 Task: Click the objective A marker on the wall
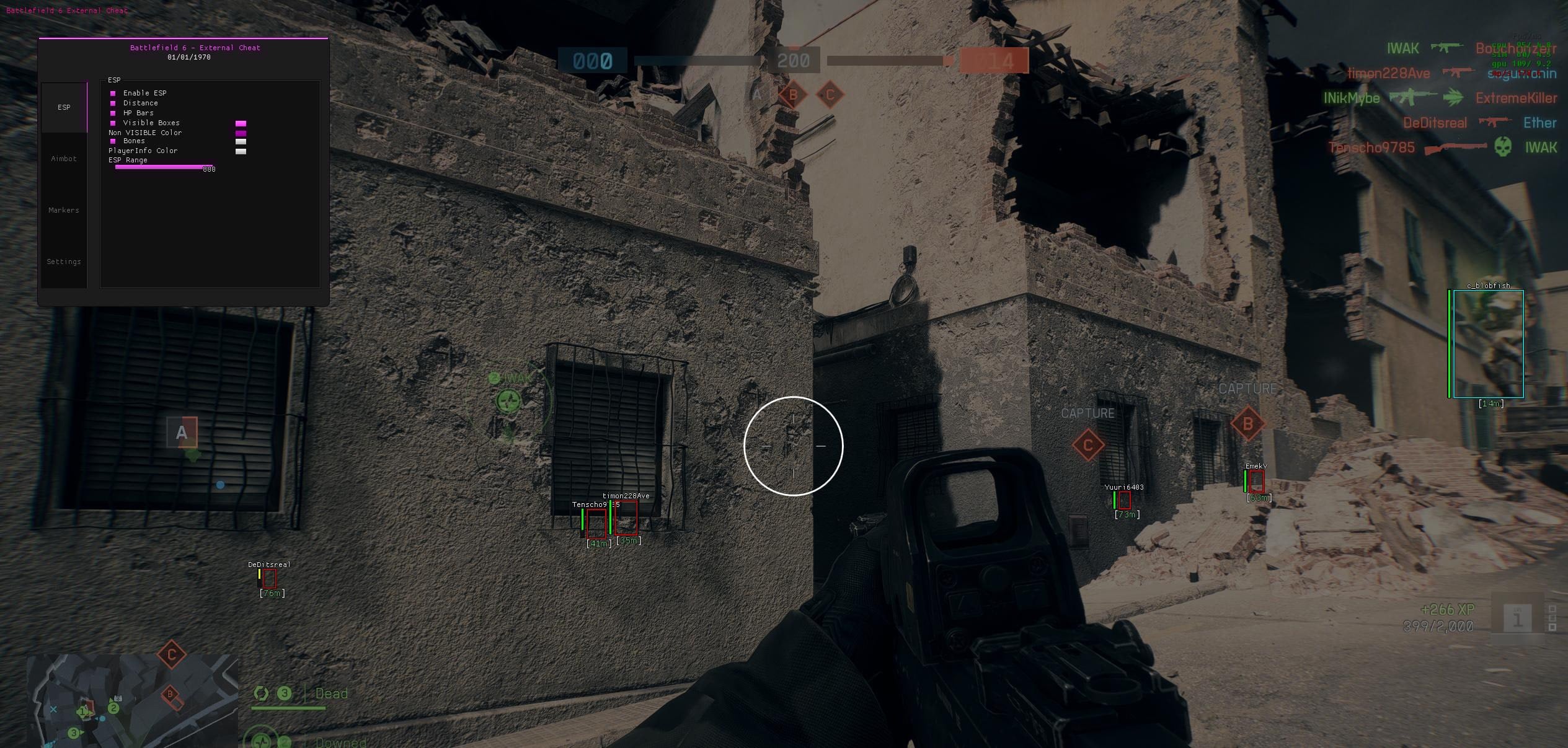click(x=182, y=432)
